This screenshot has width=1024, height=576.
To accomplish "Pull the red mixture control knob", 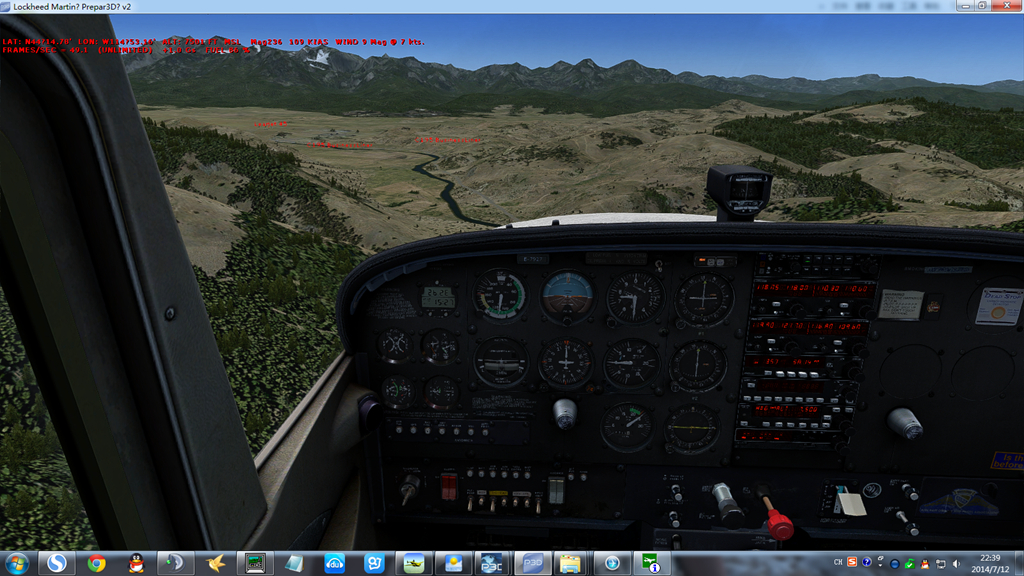I will coord(778,524).
